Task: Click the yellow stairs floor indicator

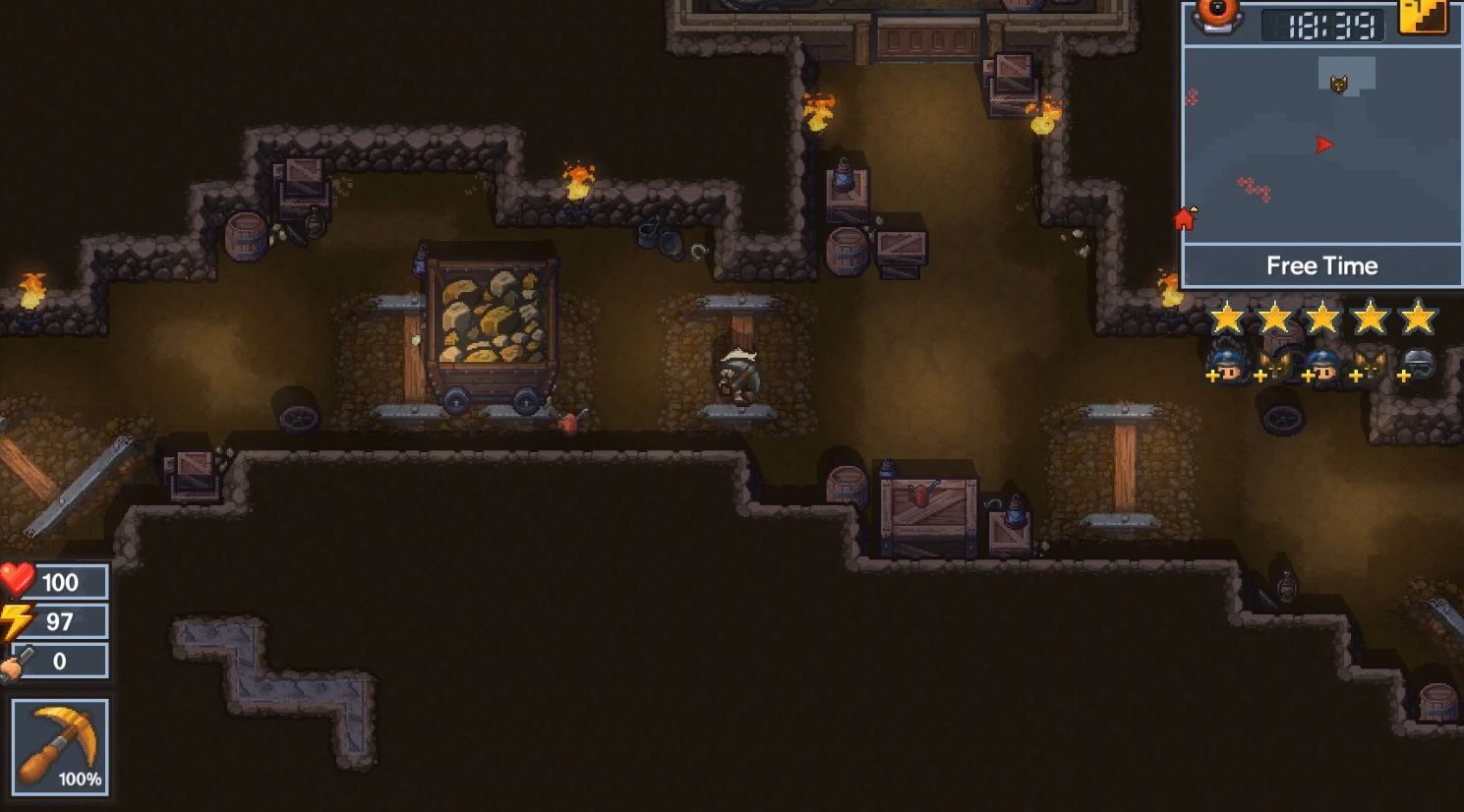Action: coord(1422,17)
